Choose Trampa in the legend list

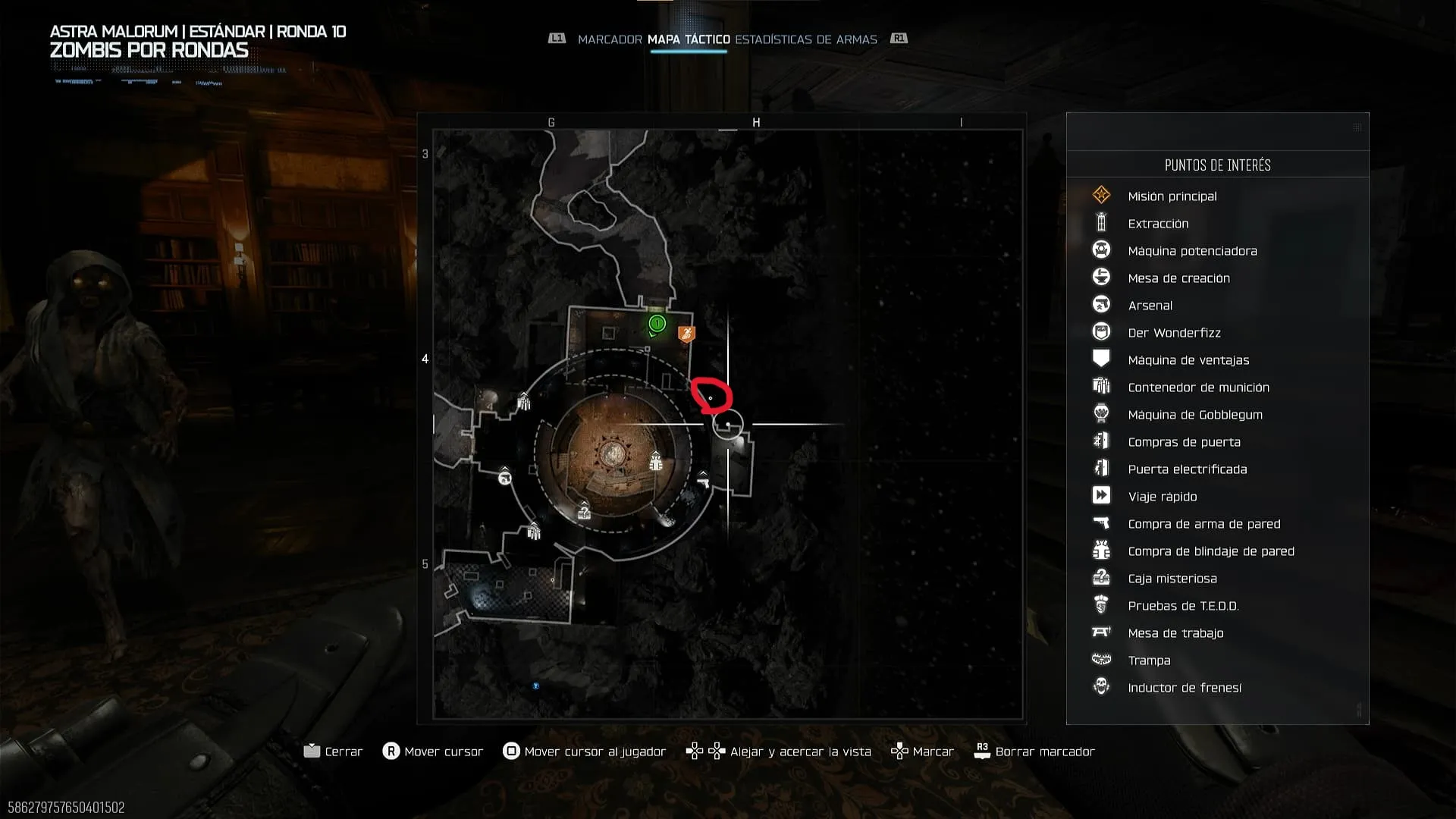click(x=1149, y=661)
